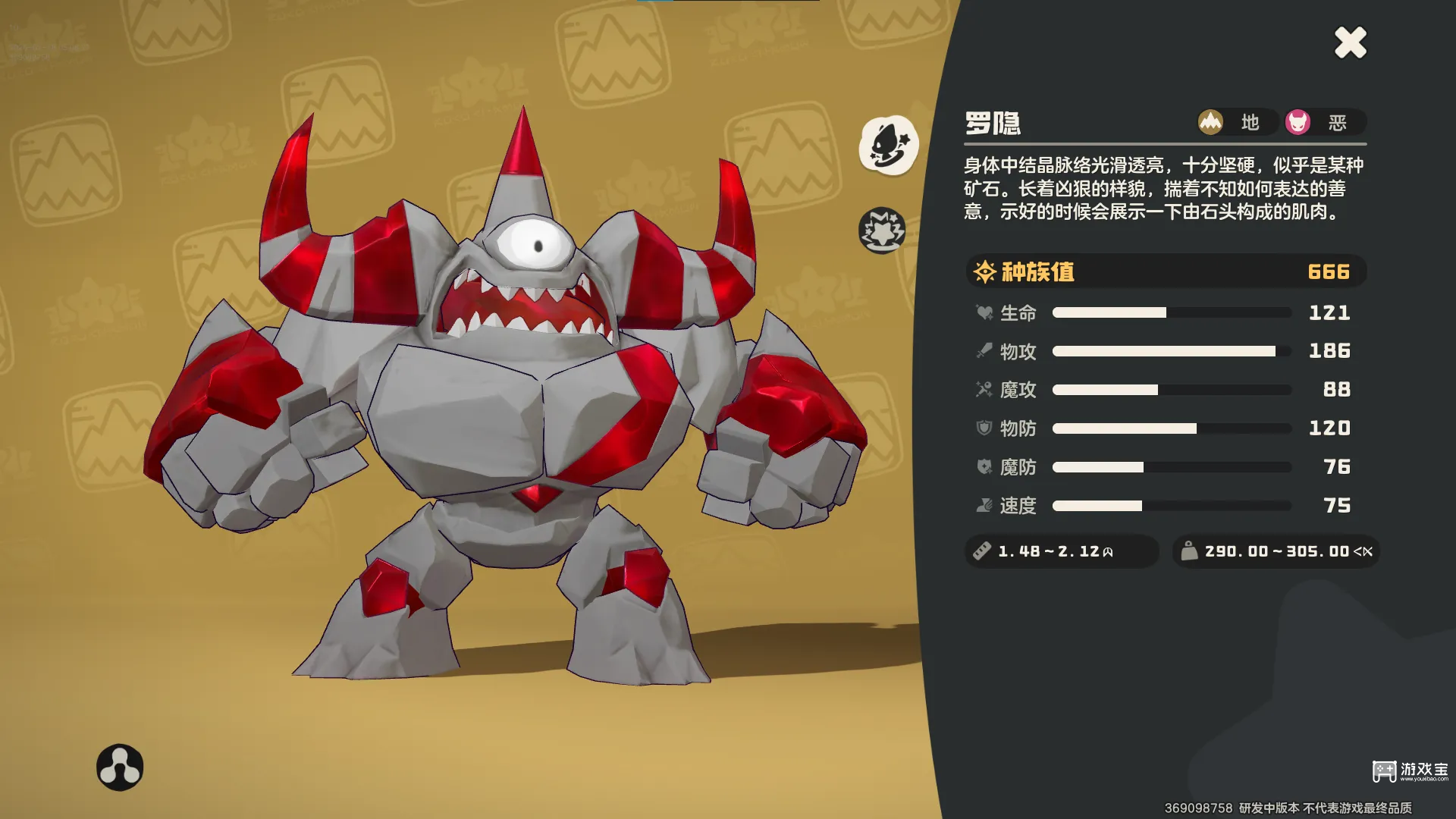Select the white creature silhouette form icon
The image size is (1456, 819).
click(x=888, y=145)
